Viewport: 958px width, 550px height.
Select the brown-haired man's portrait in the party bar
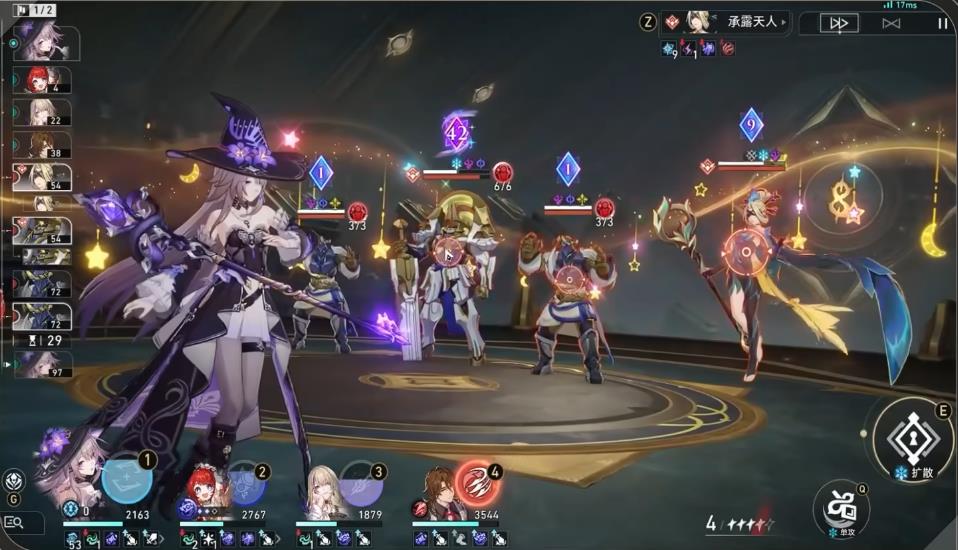click(x=439, y=490)
